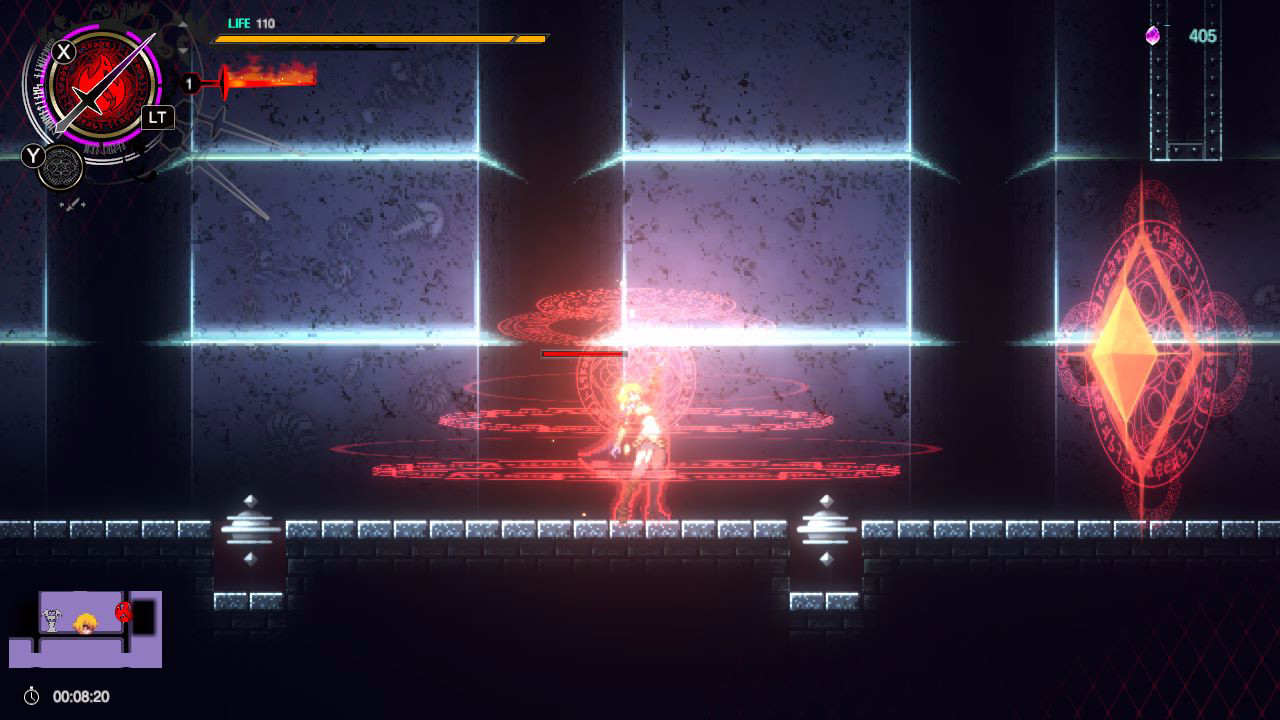Click the buff stack counter showing 1
Screen dimensions: 1280x720
point(190,83)
